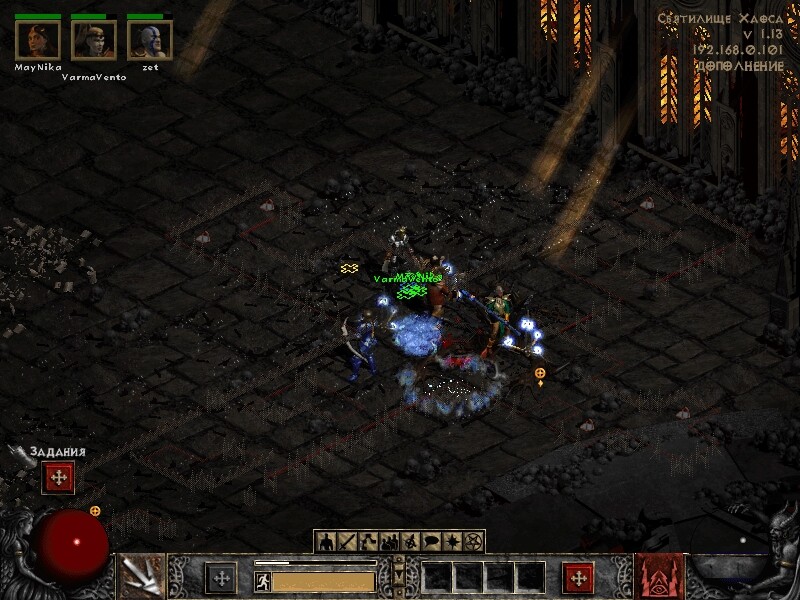This screenshot has width=800, height=600.
Task: Select VarmaVento's party portrait
Action: pyautogui.click(x=94, y=40)
